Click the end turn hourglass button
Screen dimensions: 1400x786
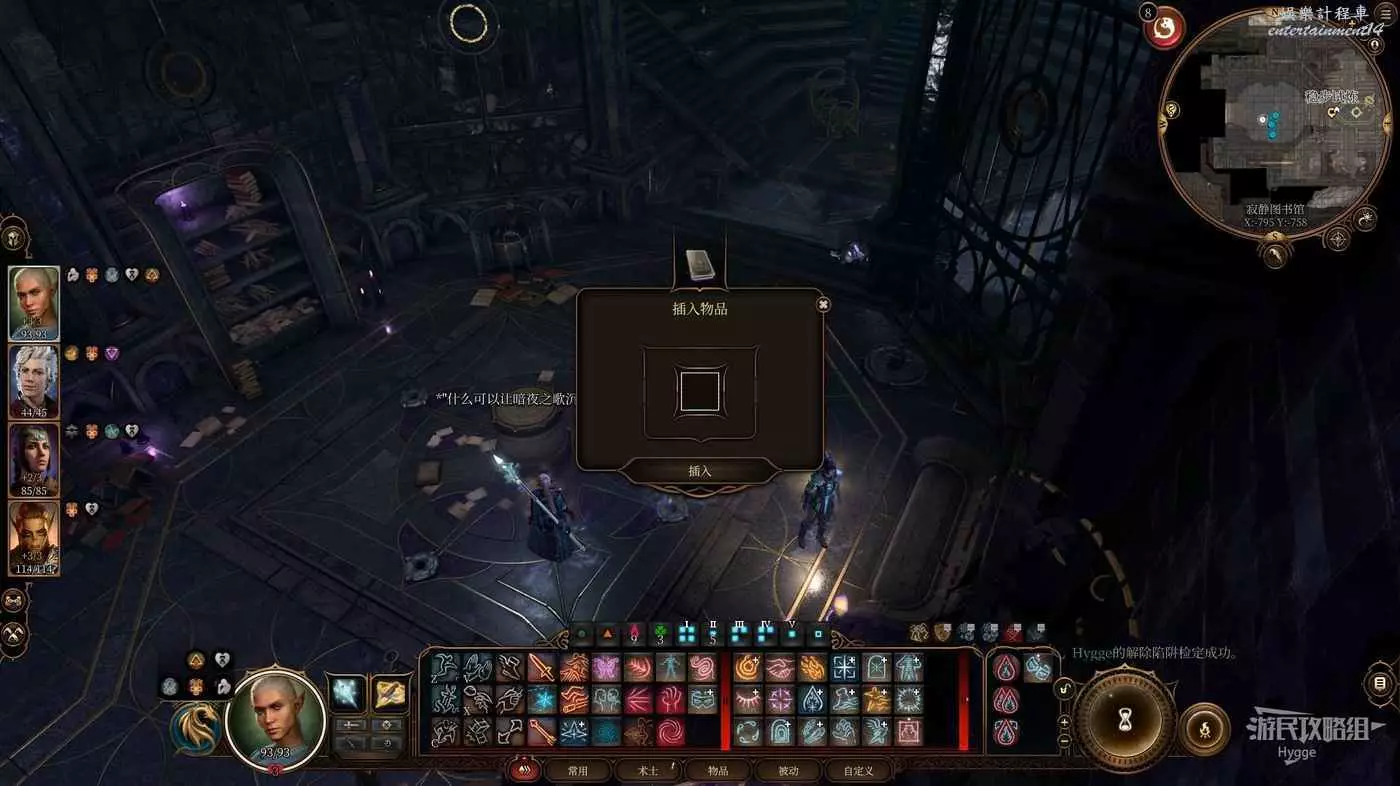tap(1125, 720)
